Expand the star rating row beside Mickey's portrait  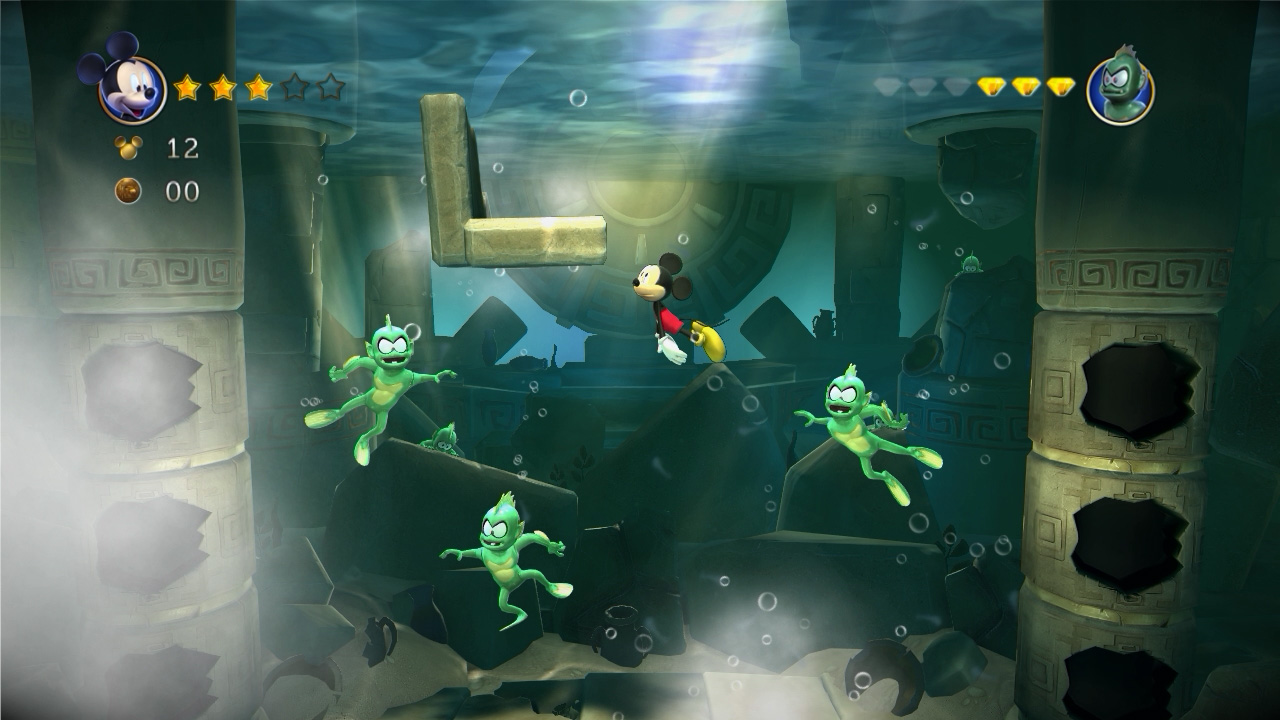pos(258,88)
